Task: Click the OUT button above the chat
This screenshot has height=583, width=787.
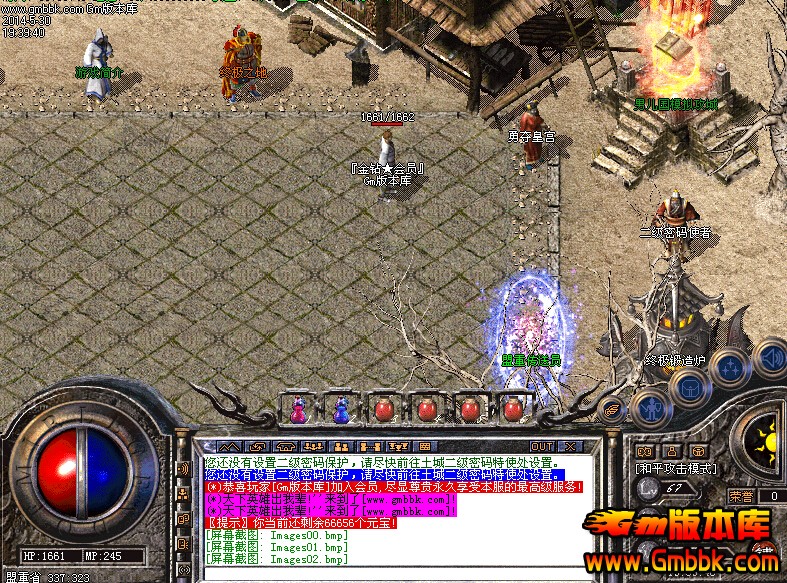Action: point(541,445)
